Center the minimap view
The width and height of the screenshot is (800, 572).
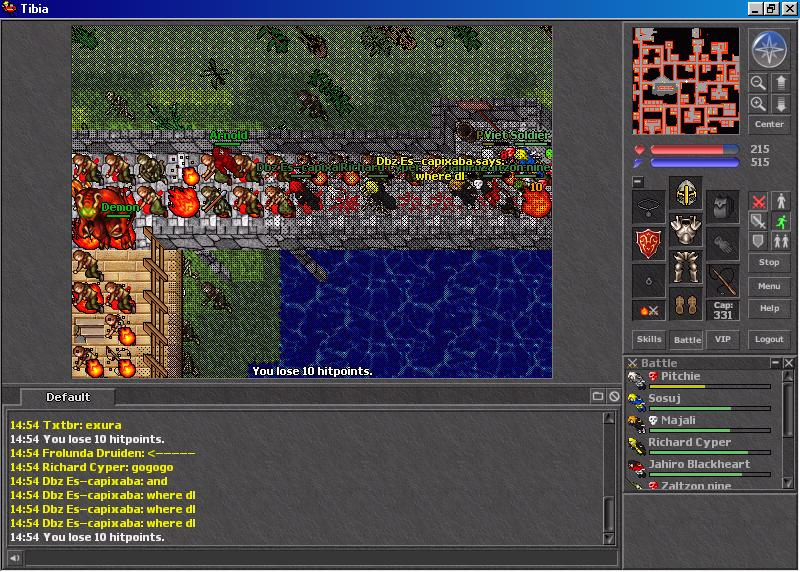[x=769, y=124]
